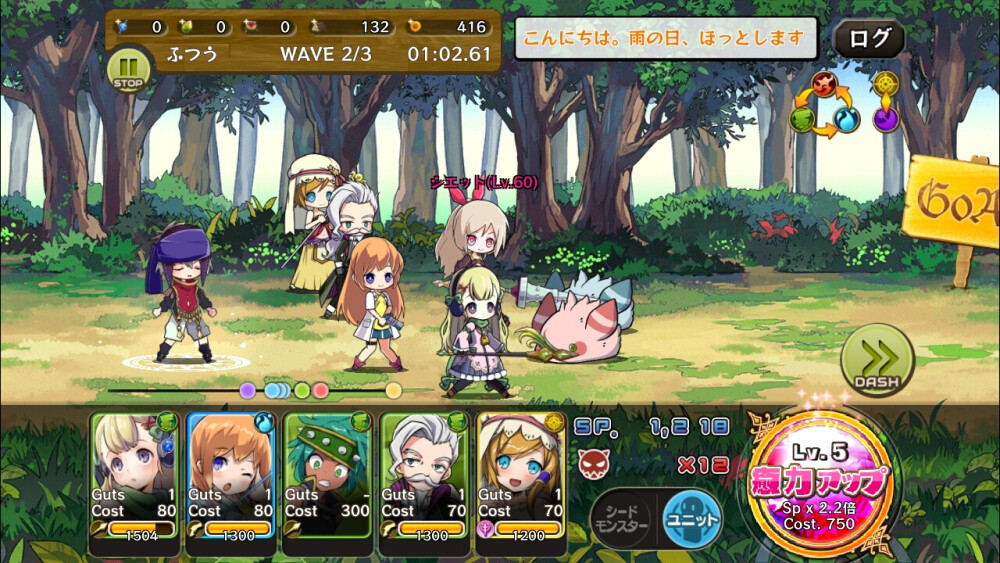Tap the light and dark element chart
1000x563 pixels.
[885, 102]
